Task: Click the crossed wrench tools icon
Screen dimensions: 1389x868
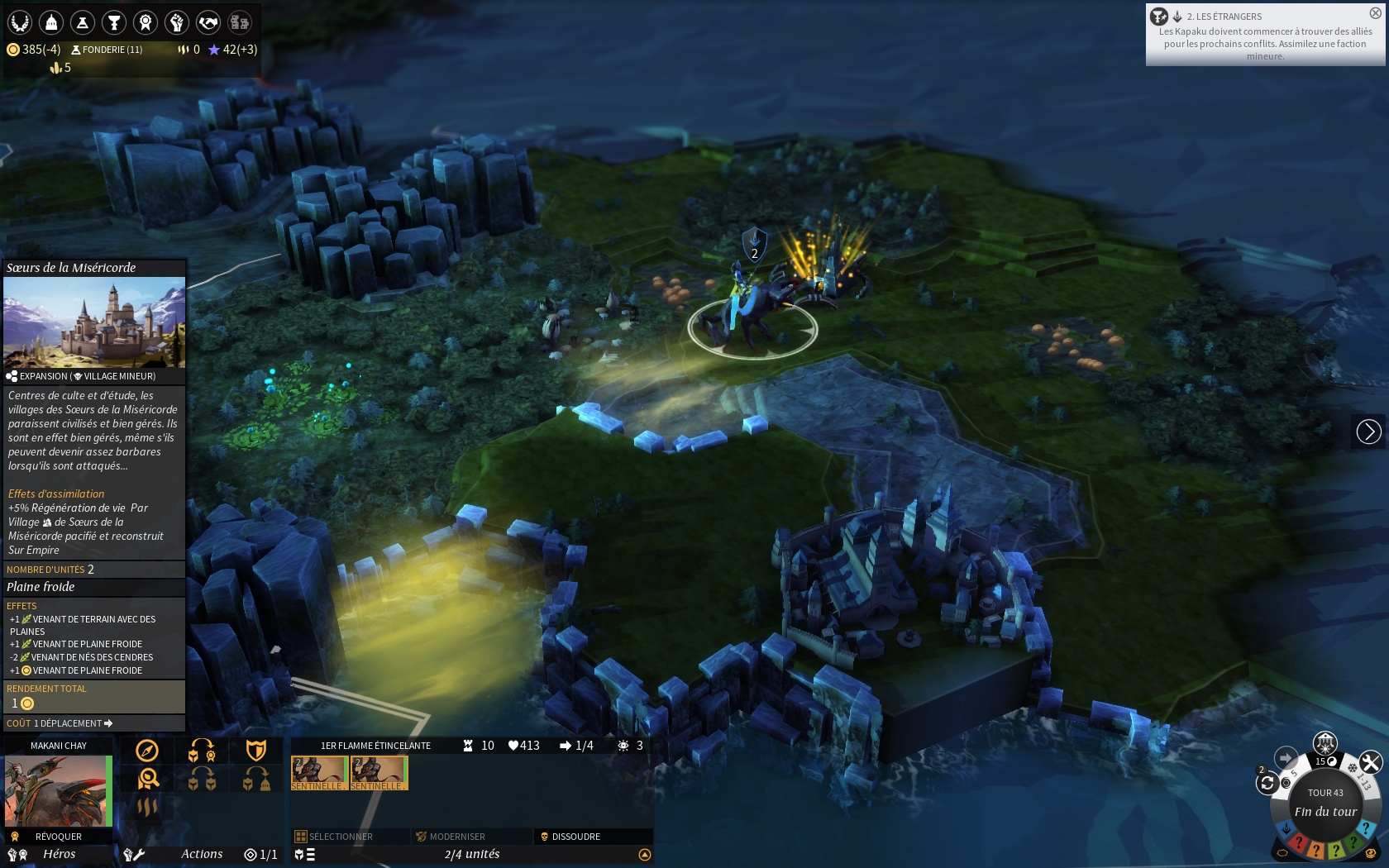Action: click(1370, 762)
